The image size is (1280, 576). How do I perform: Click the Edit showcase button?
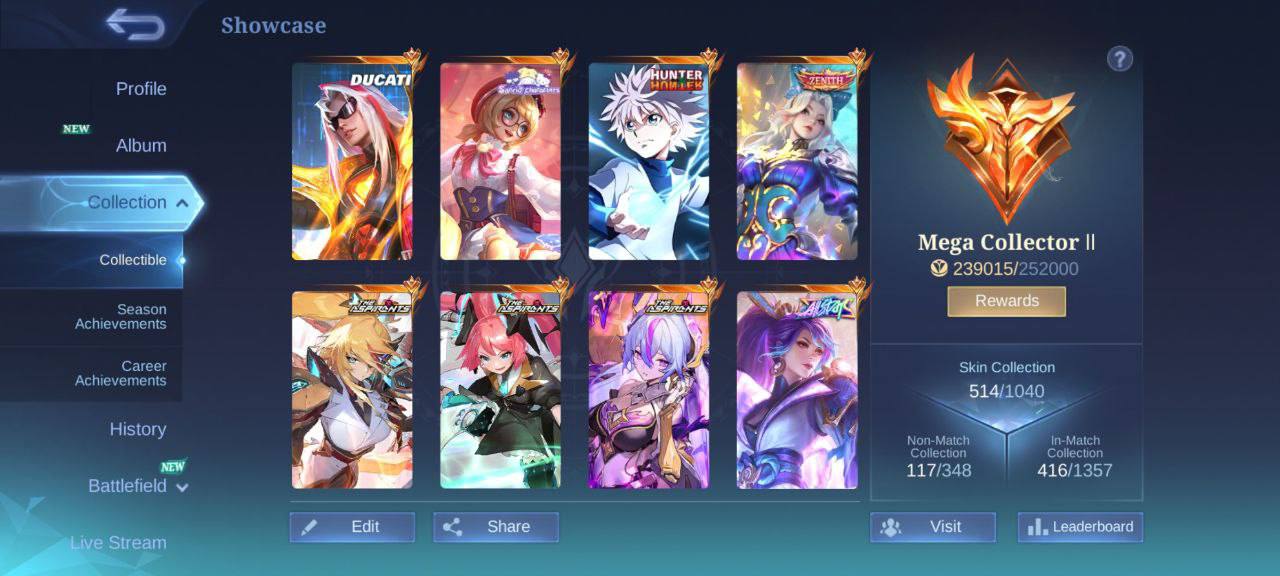[x=352, y=527]
